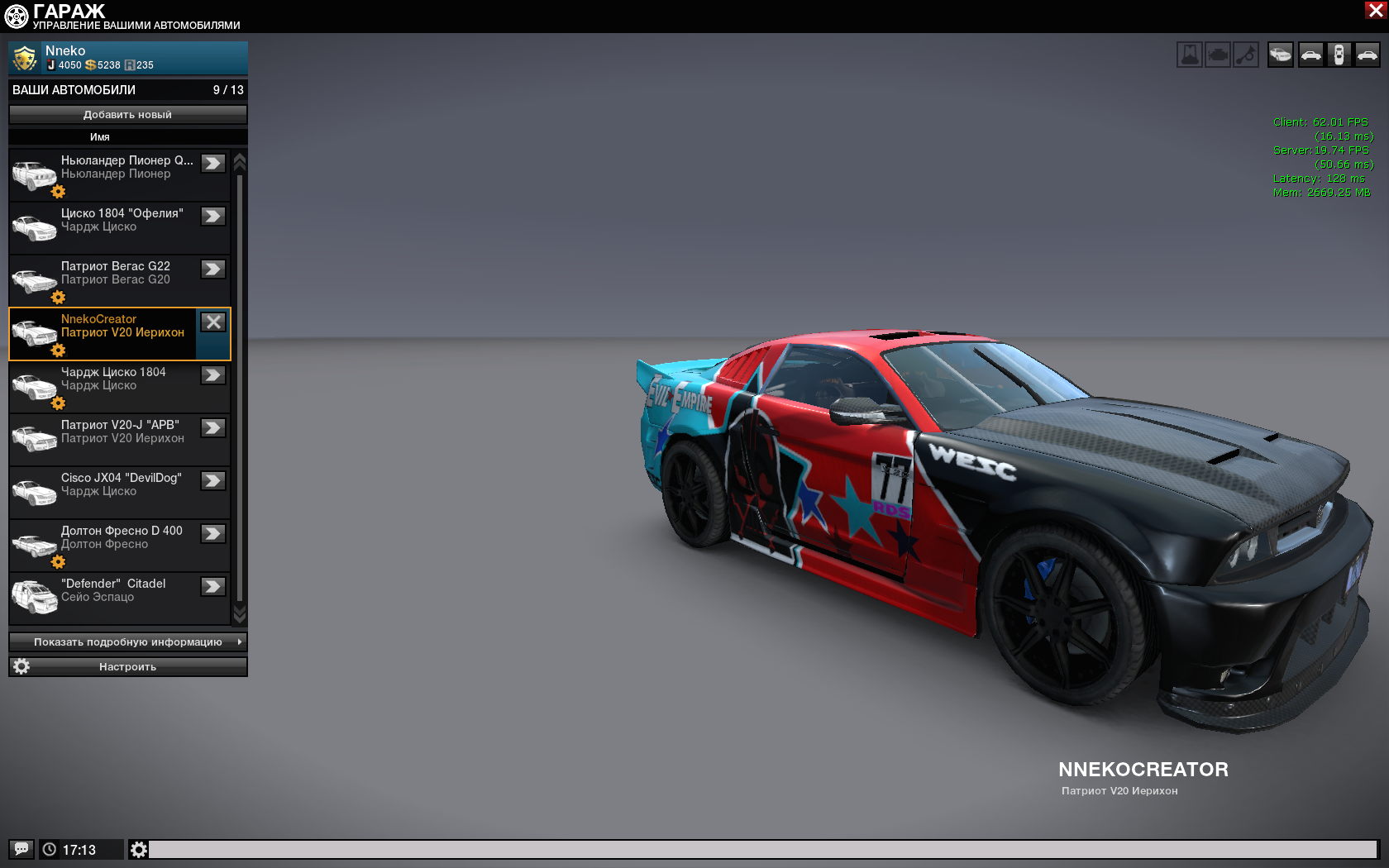Viewport: 1389px width, 868px height.
Task: Toggle the siren light preview icon
Action: click(x=1190, y=55)
